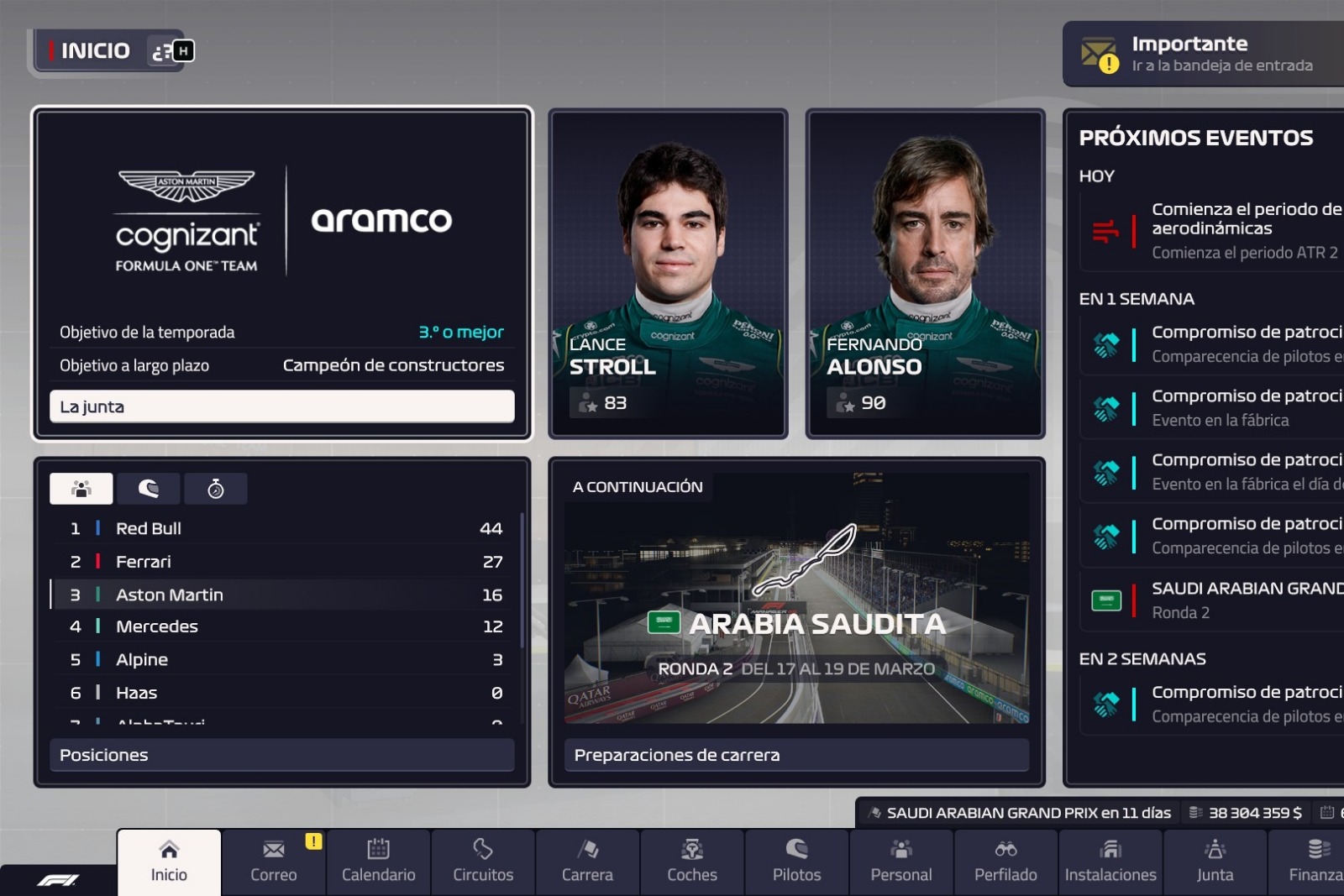The image size is (1344, 896).
Task: Open the Personal staff section
Action: click(901, 862)
